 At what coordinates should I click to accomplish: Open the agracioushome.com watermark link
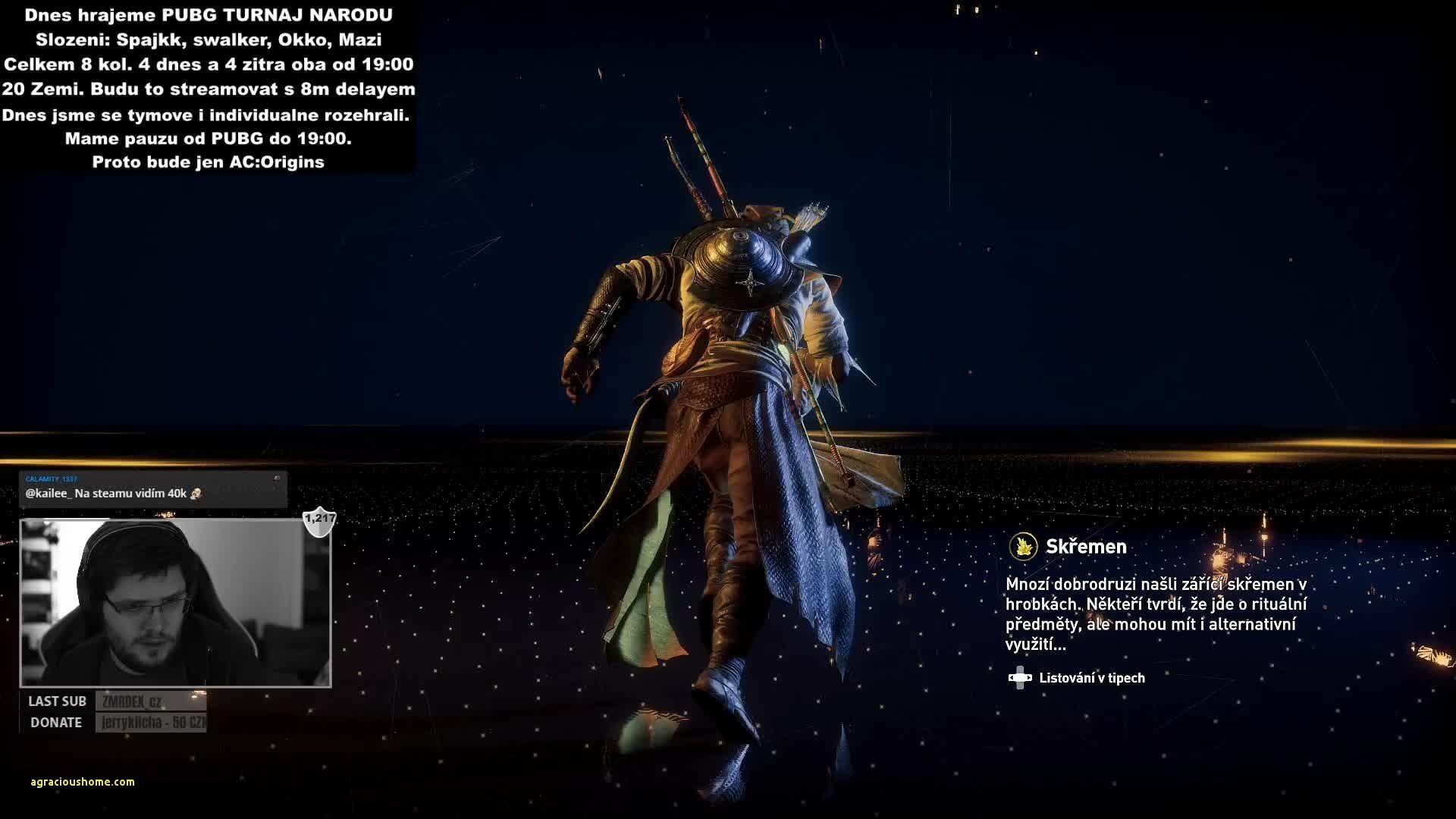83,782
